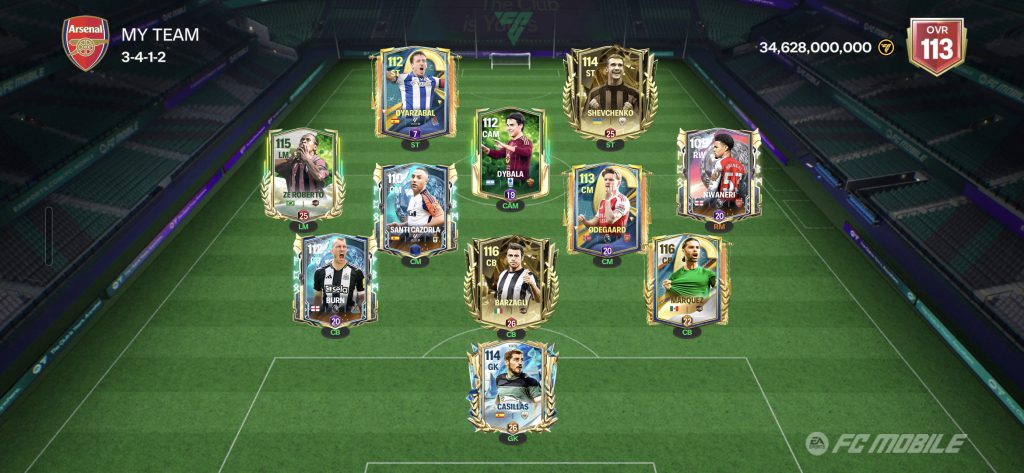Image resolution: width=1024 pixels, height=473 pixels.
Task: Tap the gold coin currency icon
Action: pos(885,47)
